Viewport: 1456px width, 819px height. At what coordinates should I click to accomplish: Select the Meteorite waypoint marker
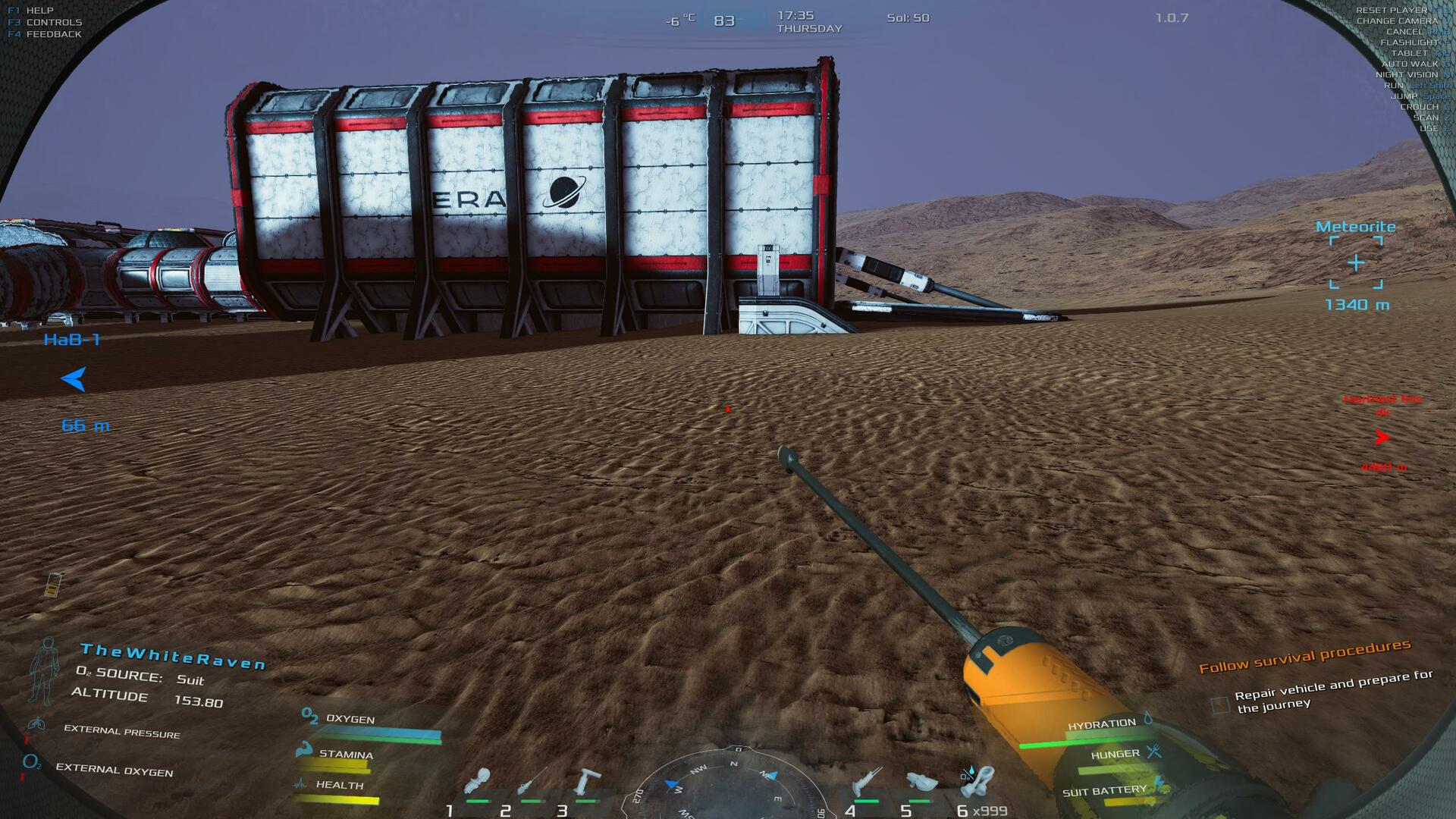coord(1356,262)
